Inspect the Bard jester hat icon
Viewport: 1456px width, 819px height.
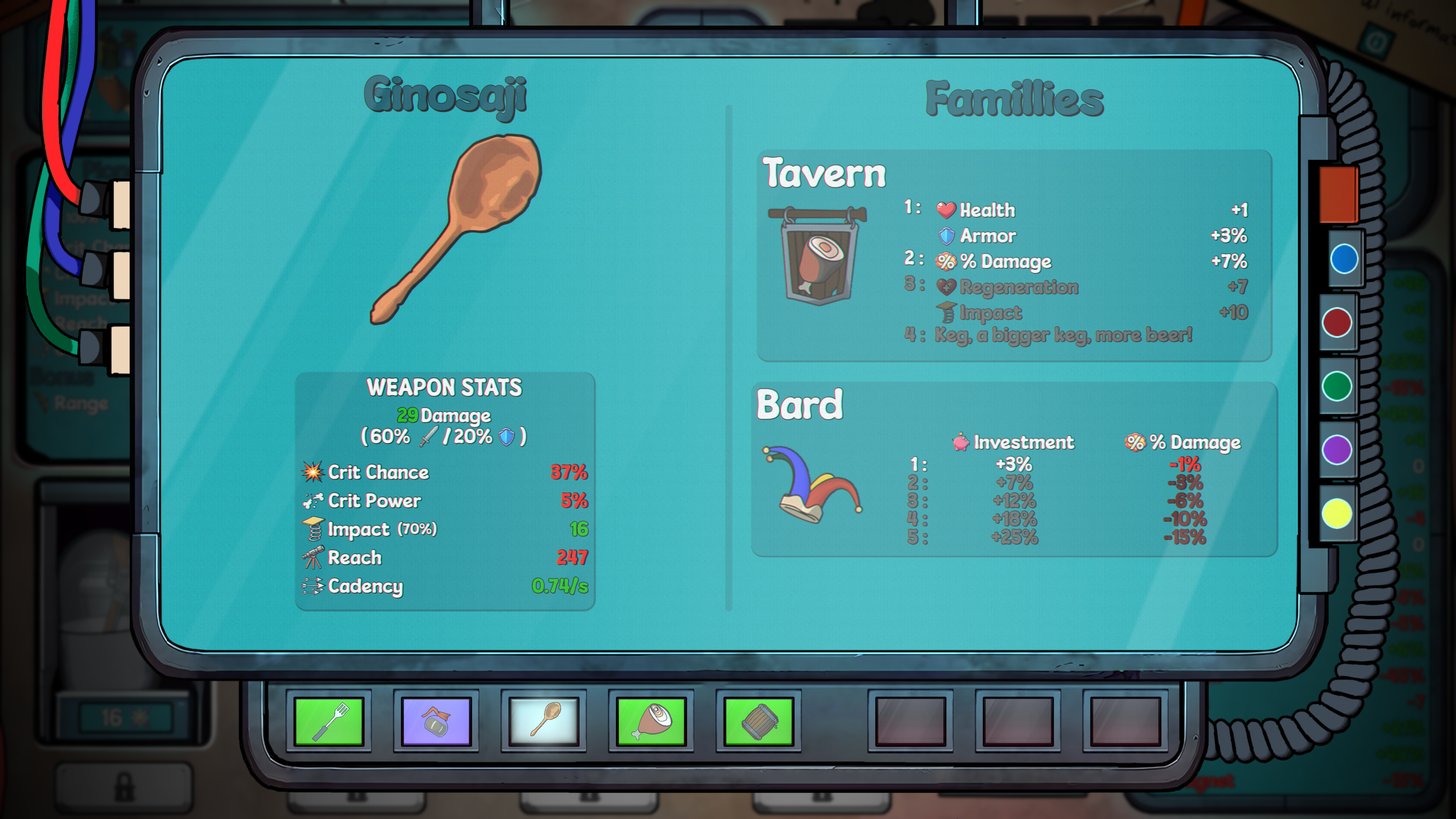[812, 484]
